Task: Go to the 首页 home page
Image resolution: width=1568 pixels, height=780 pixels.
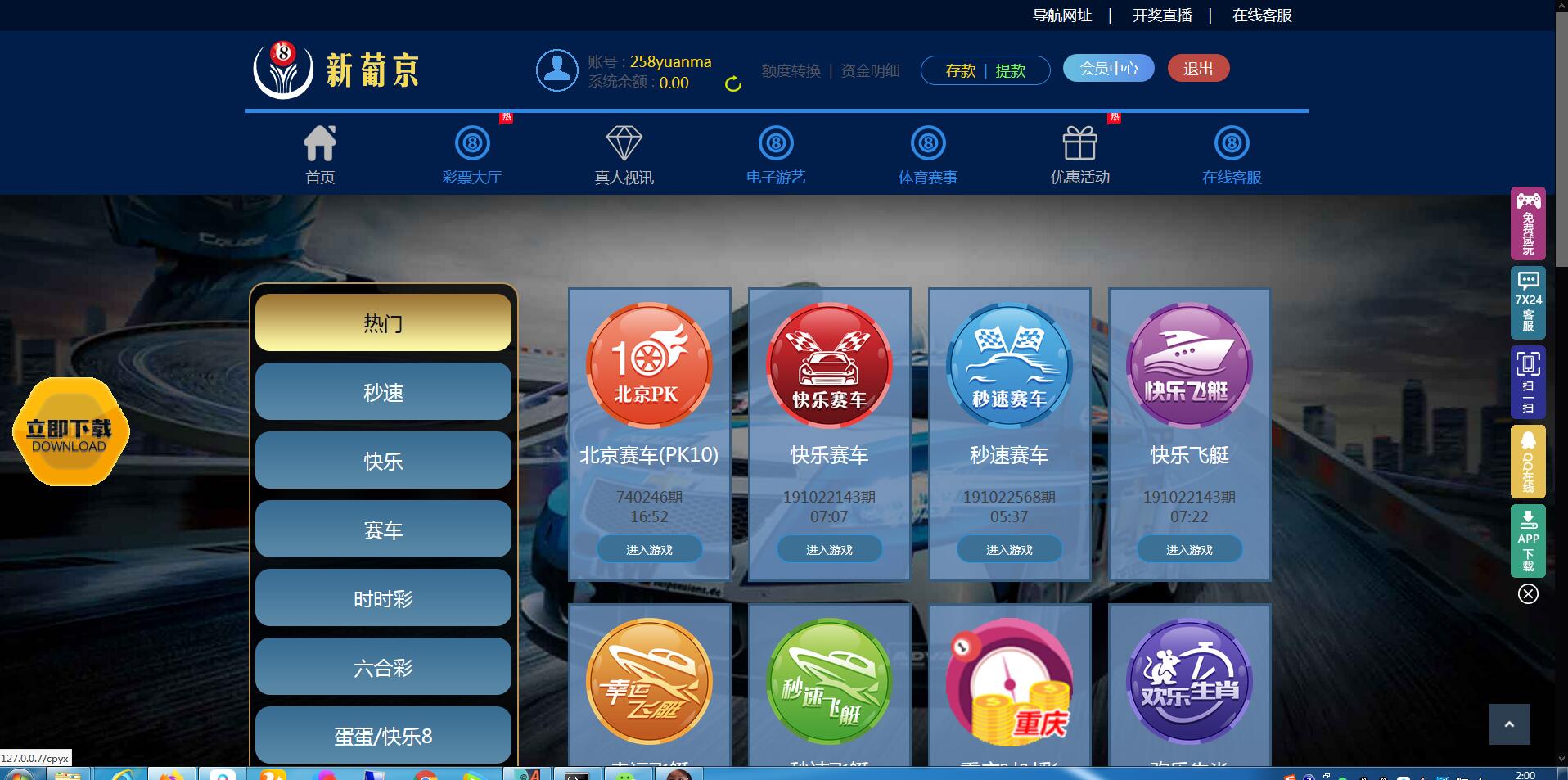Action: click(x=320, y=155)
